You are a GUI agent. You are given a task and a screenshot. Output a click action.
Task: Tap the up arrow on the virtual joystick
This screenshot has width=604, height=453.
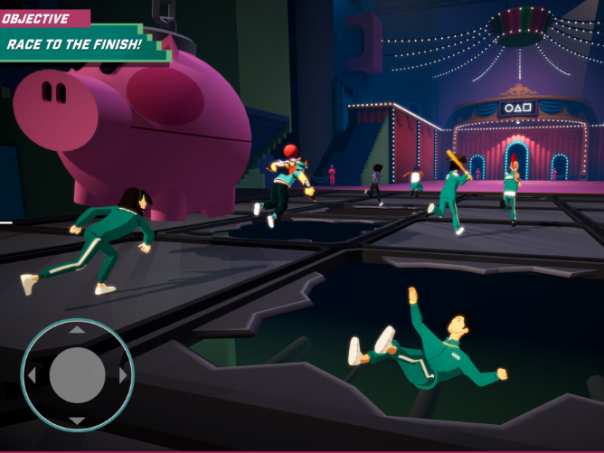click(77, 330)
